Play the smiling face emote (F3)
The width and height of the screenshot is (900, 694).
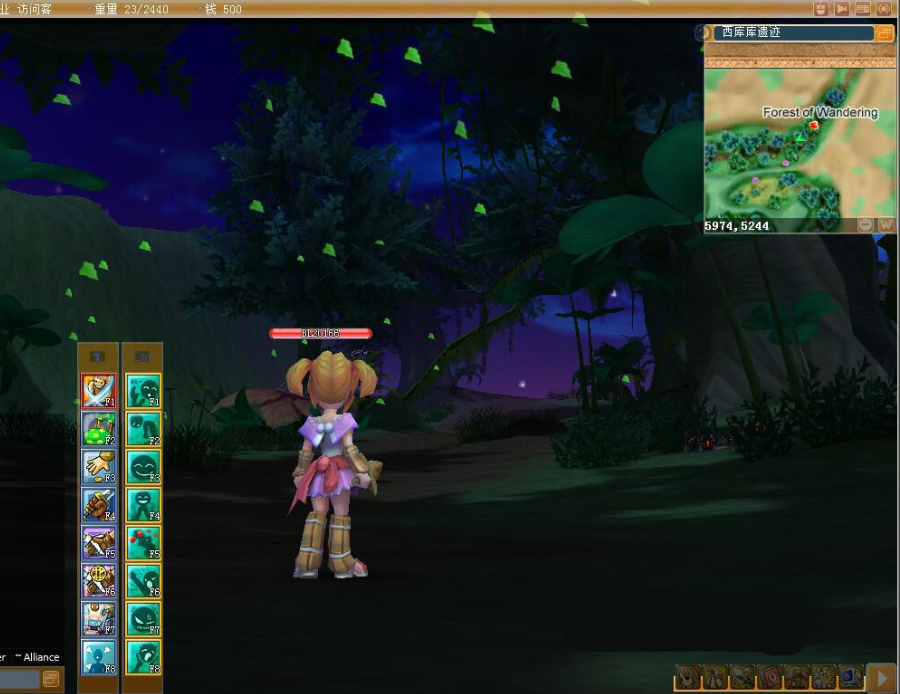pos(143,467)
